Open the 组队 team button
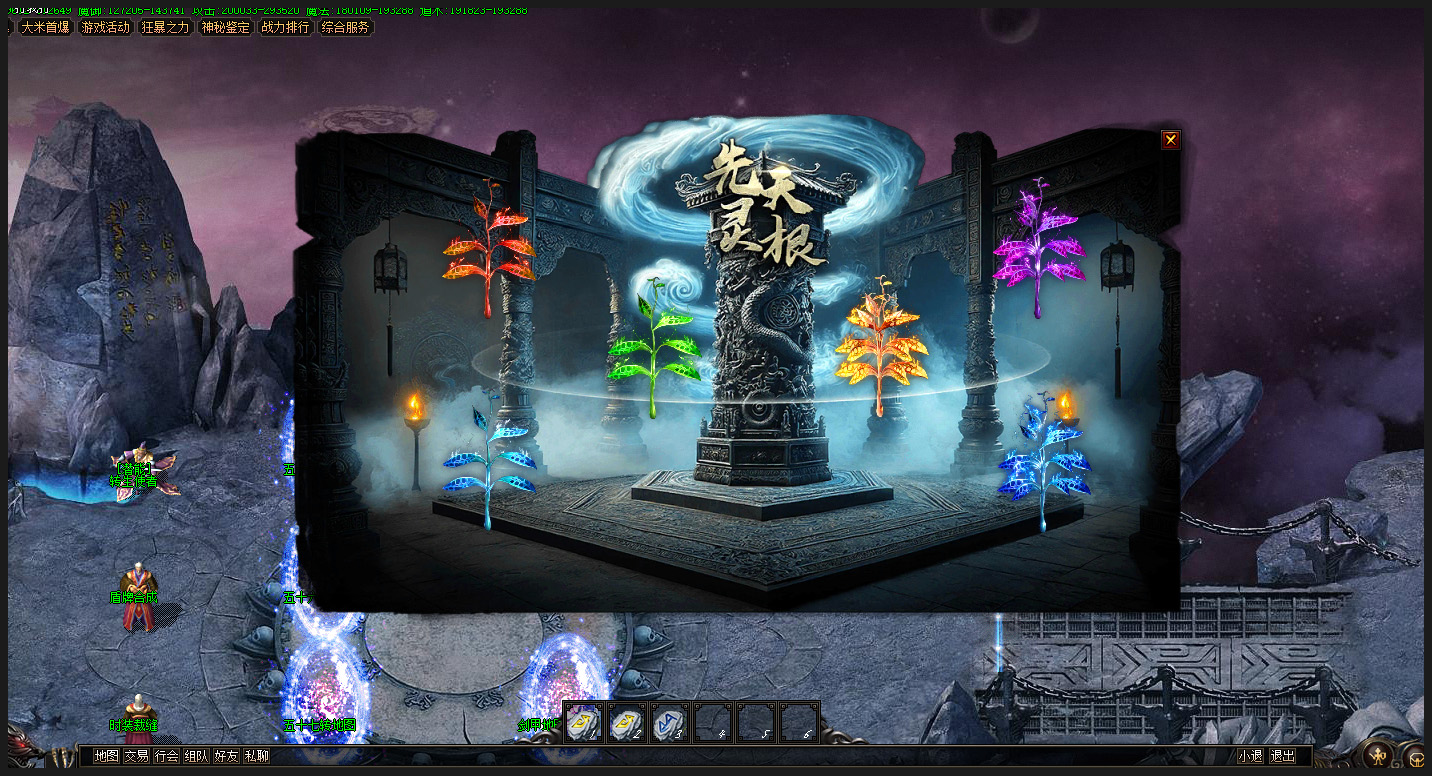 196,756
